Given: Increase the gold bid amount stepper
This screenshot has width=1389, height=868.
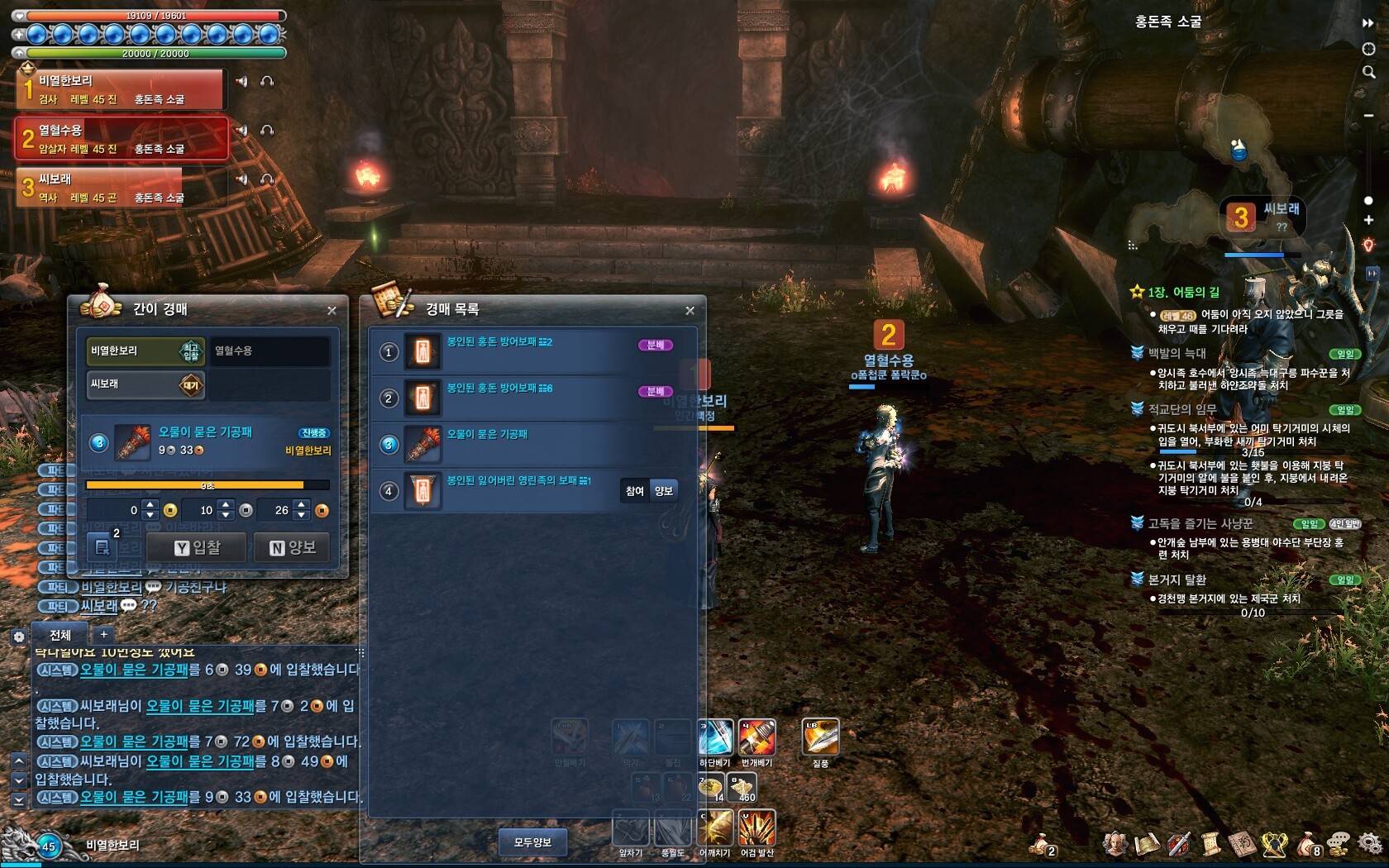Looking at the screenshot, I should pyautogui.click(x=150, y=504).
